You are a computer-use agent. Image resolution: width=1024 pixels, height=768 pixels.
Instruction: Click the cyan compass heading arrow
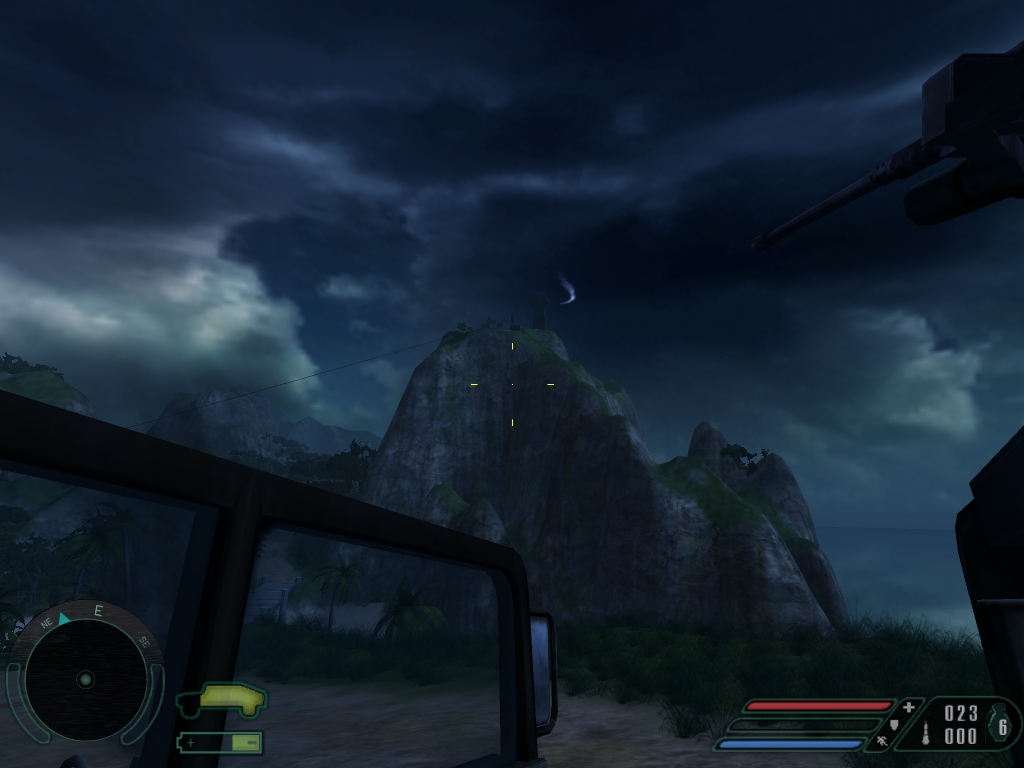point(64,619)
